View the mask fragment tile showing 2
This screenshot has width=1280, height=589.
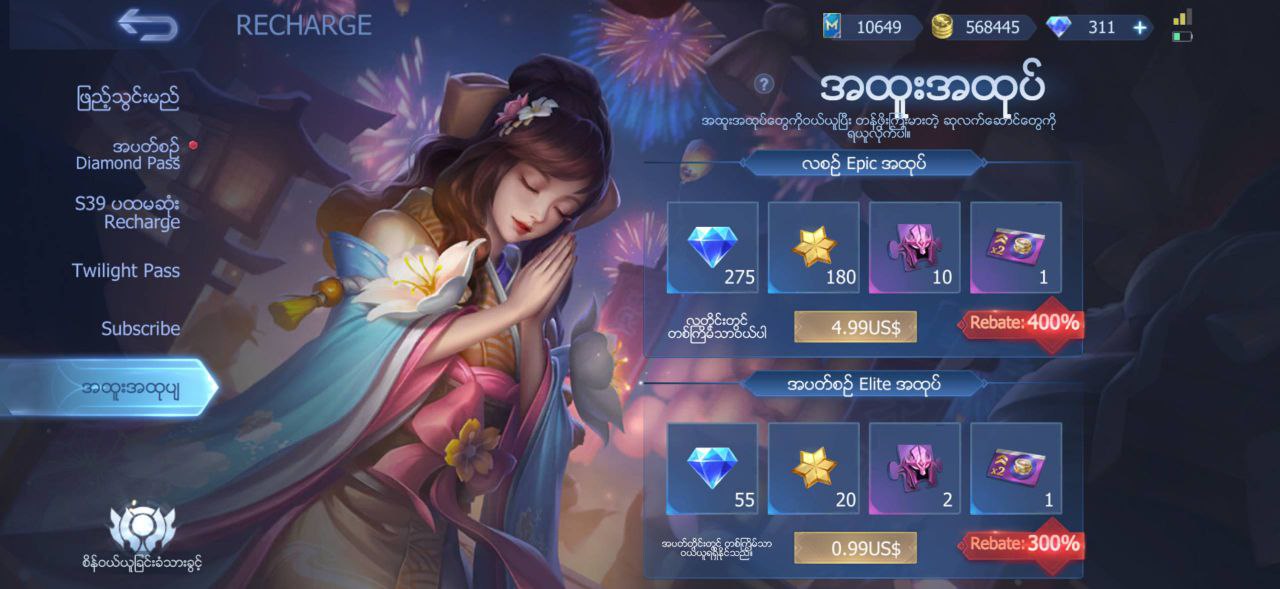915,469
